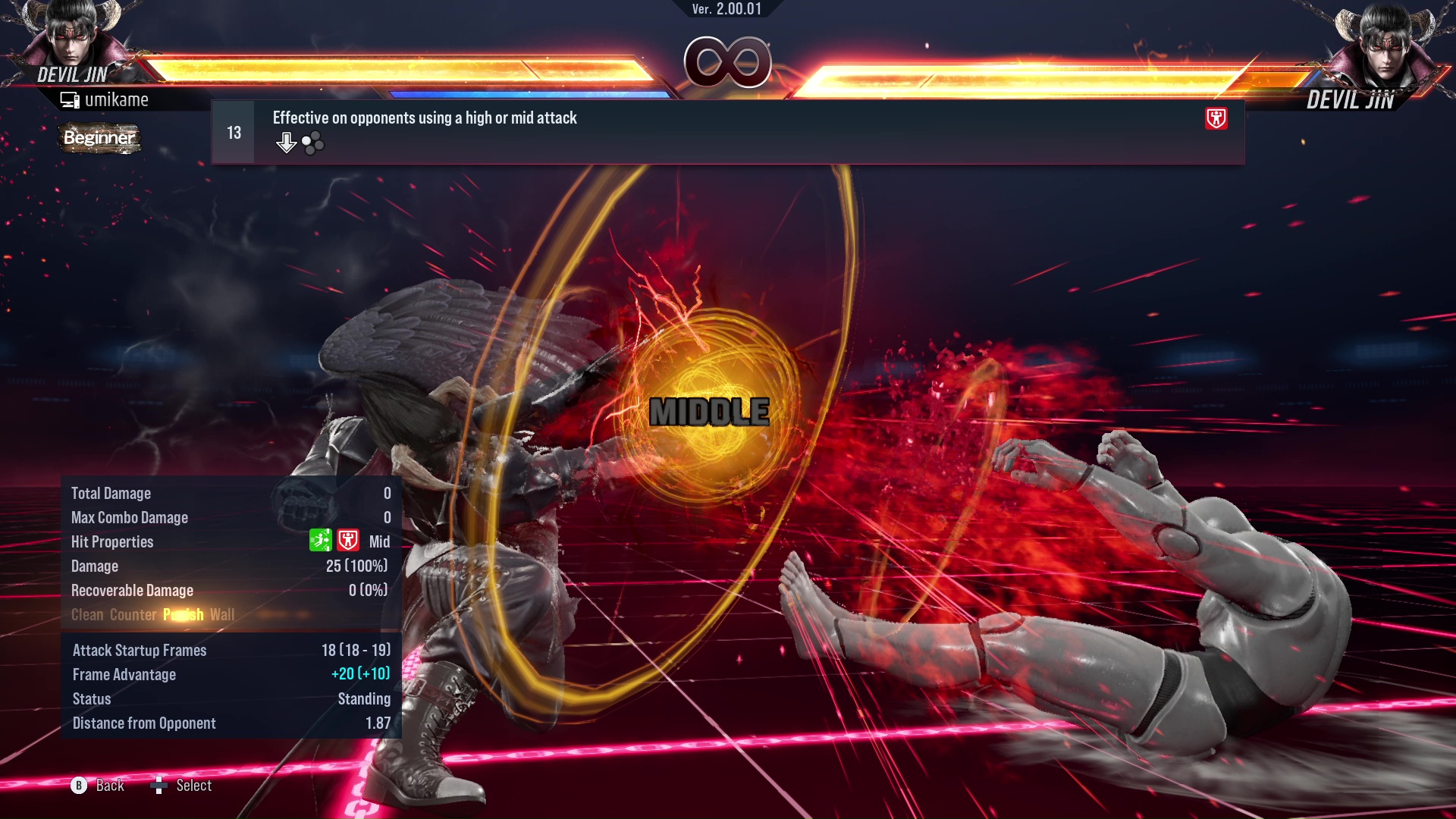
Task: Click the green launcher icon next to Hit Properties
Action: (x=321, y=541)
